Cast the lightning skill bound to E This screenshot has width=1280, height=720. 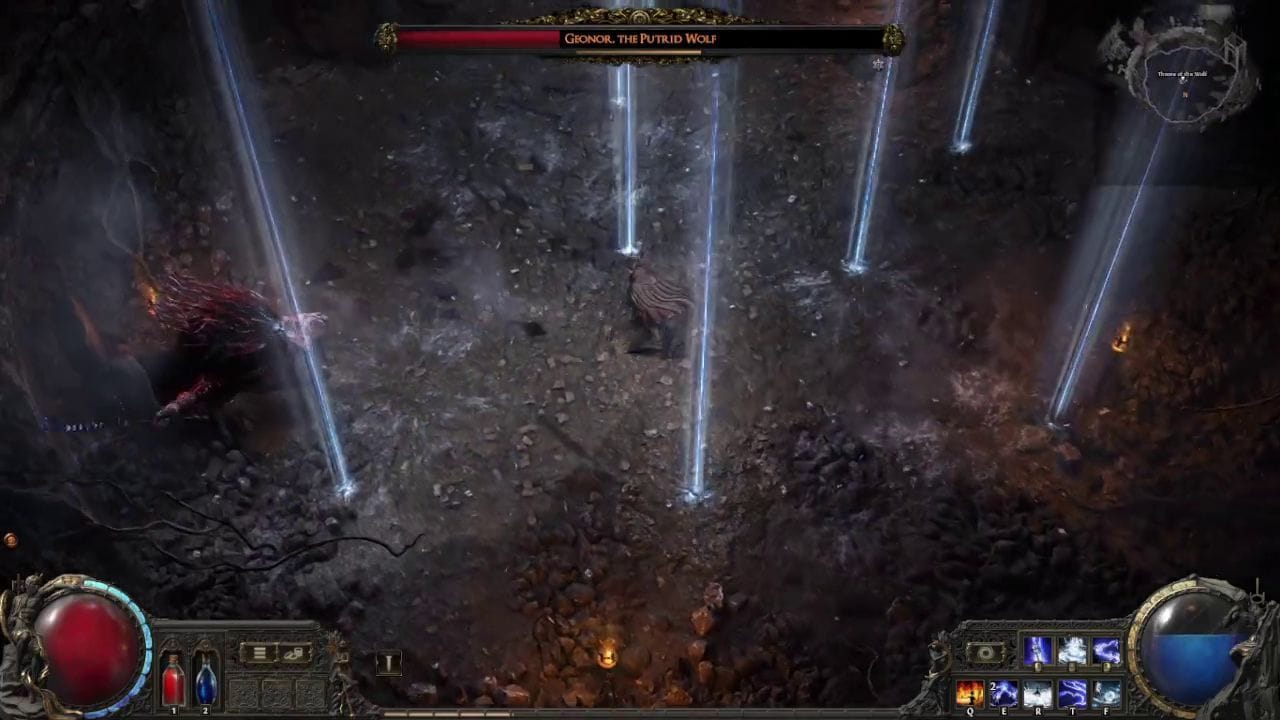(1004, 692)
